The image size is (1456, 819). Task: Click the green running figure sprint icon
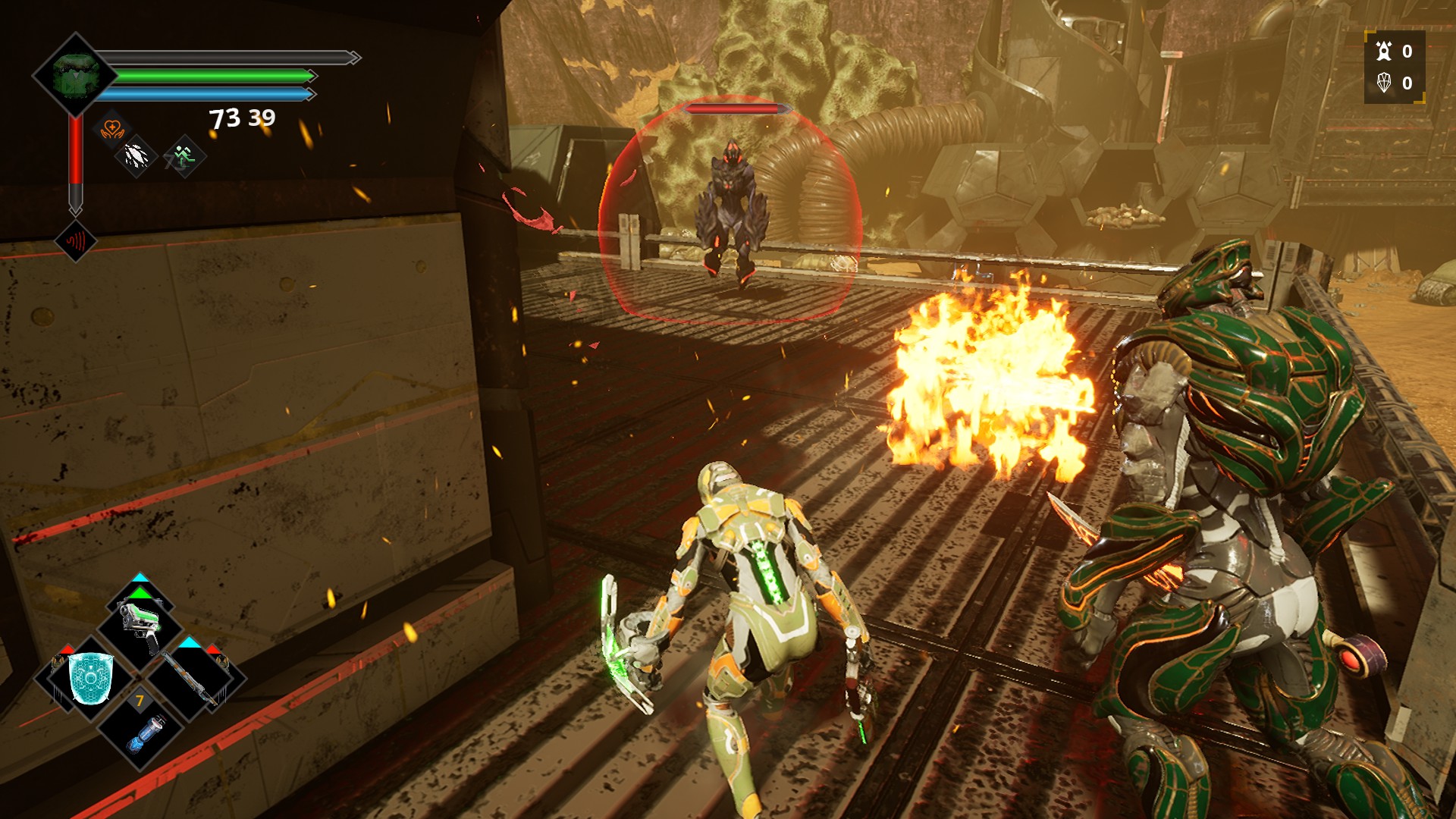pyautogui.click(x=184, y=157)
